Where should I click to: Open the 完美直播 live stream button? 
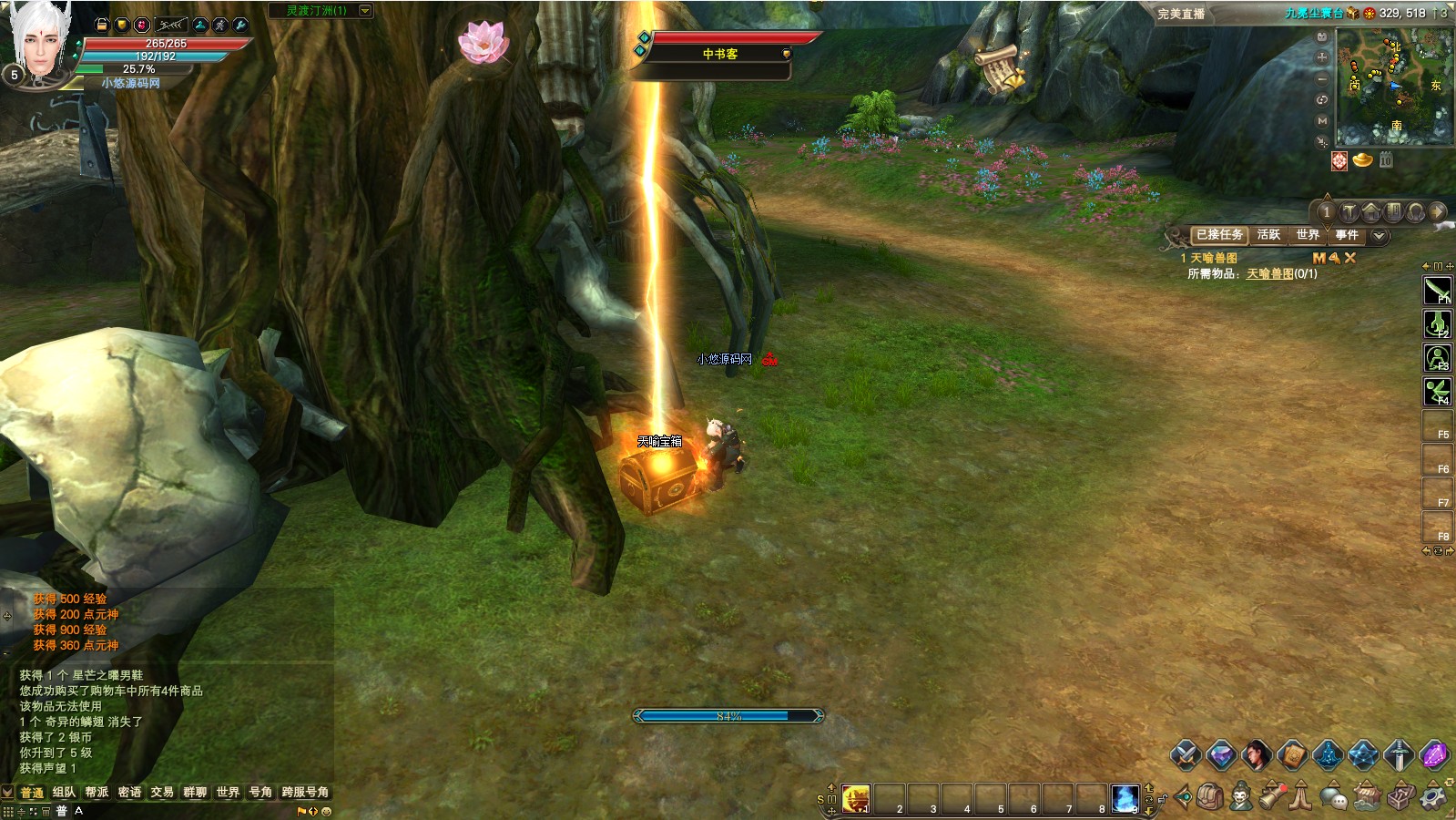(x=1181, y=14)
